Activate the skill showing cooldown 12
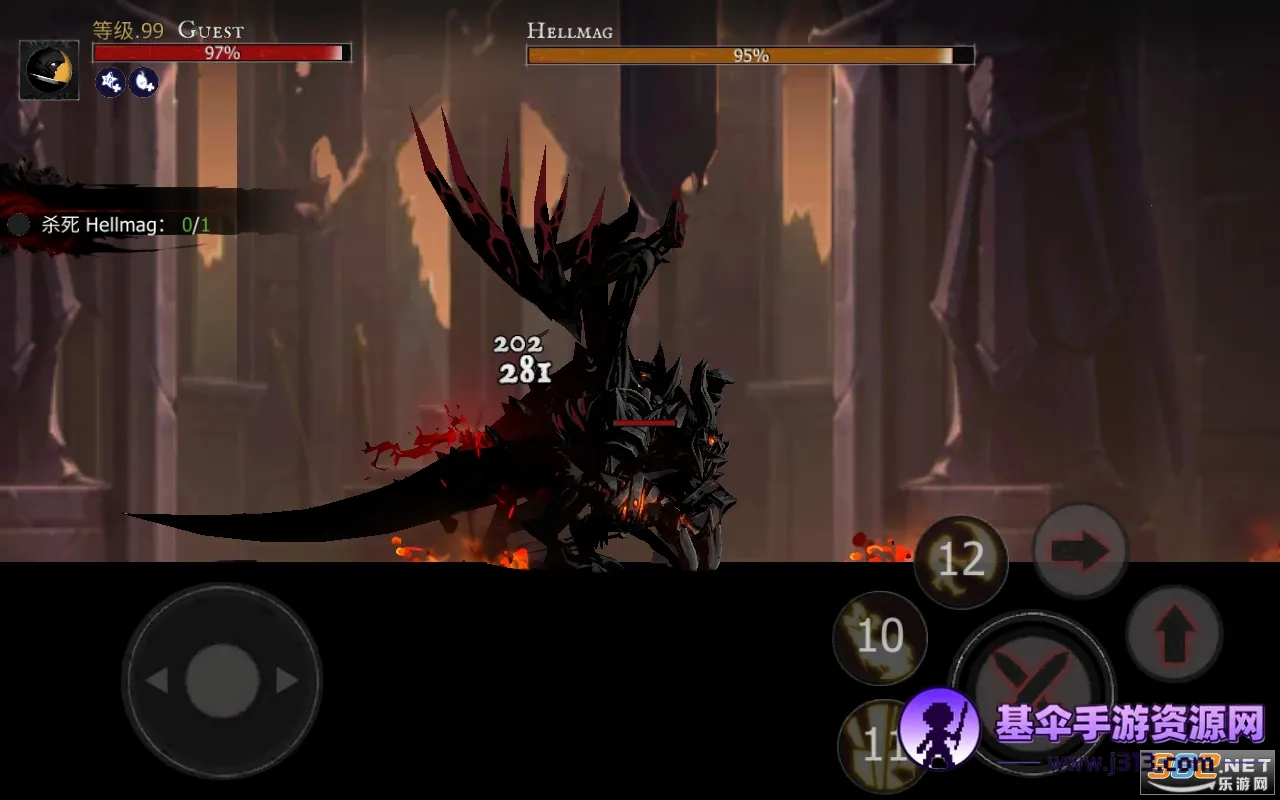 pyautogui.click(x=960, y=561)
